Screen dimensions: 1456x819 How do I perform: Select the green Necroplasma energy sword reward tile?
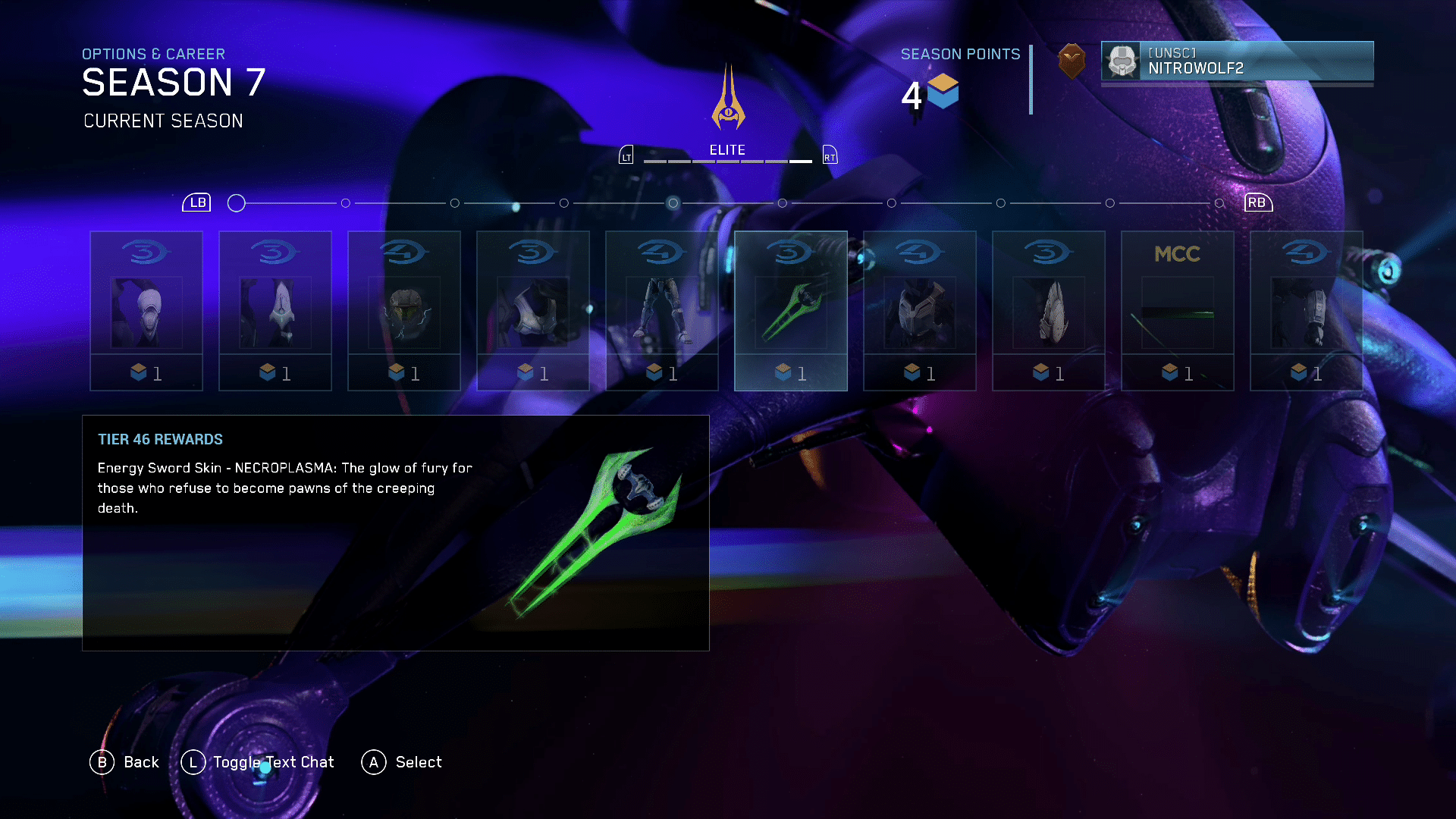(x=790, y=311)
